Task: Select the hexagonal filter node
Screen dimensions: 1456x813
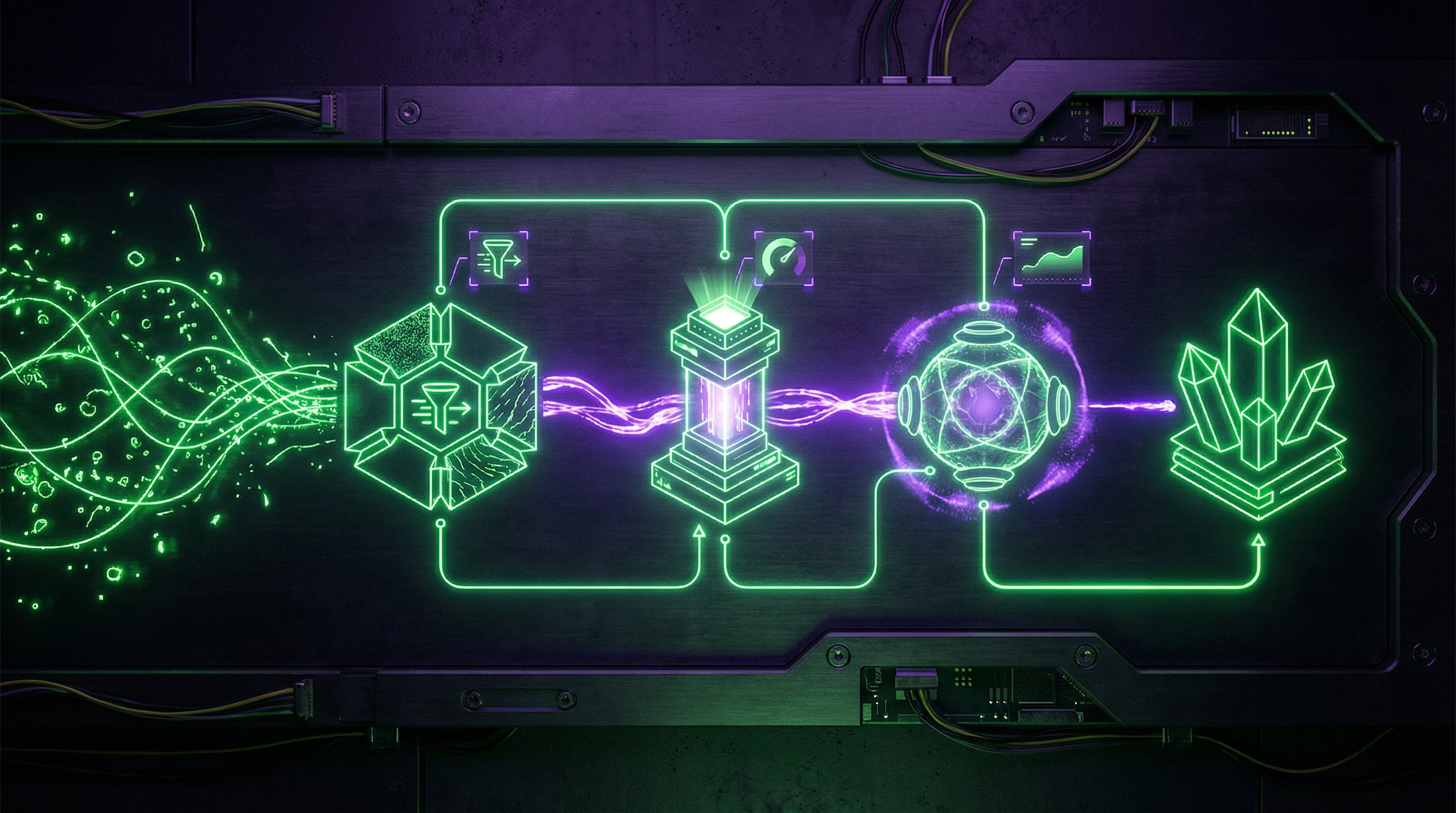Action: coord(441,406)
